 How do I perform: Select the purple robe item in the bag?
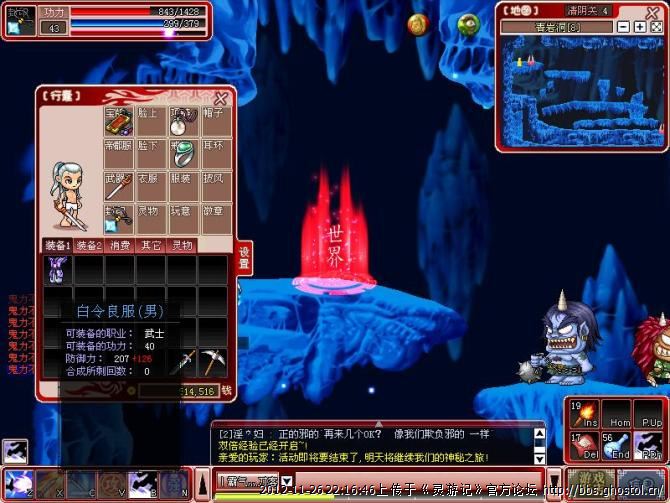(57, 268)
